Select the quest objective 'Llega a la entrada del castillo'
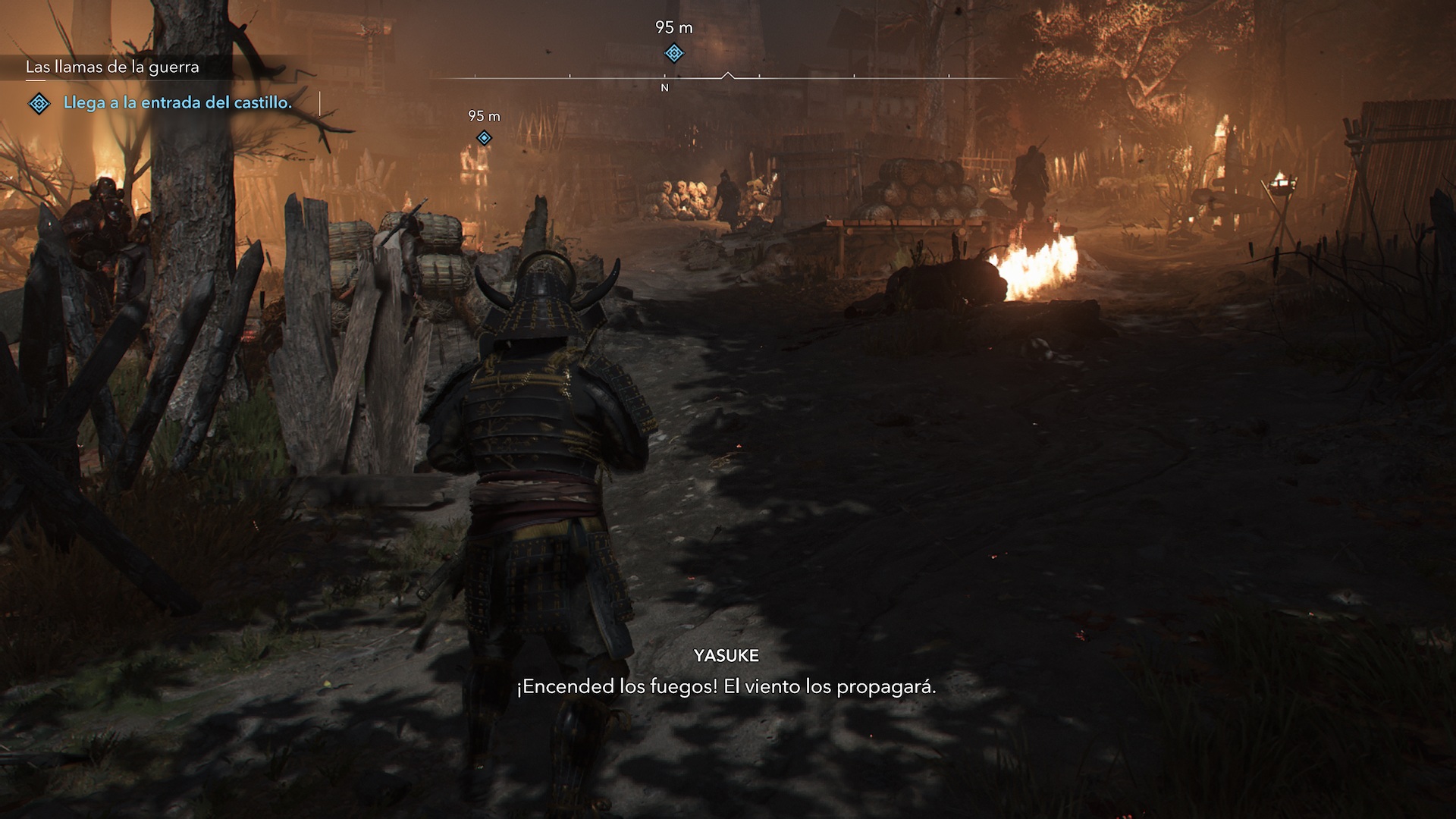The height and width of the screenshot is (819, 1456). click(x=177, y=103)
